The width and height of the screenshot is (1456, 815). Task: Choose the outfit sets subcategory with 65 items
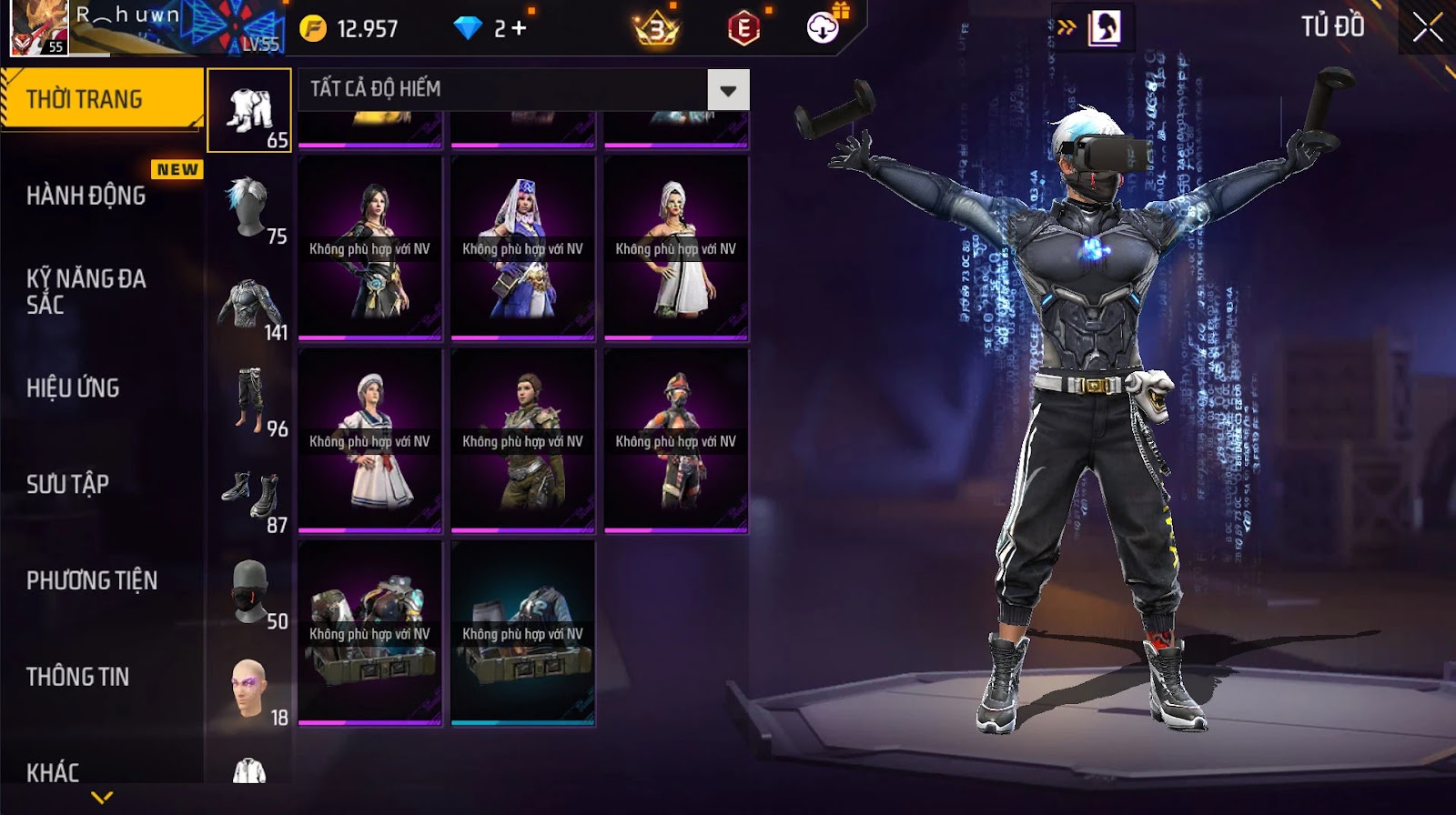click(249, 111)
